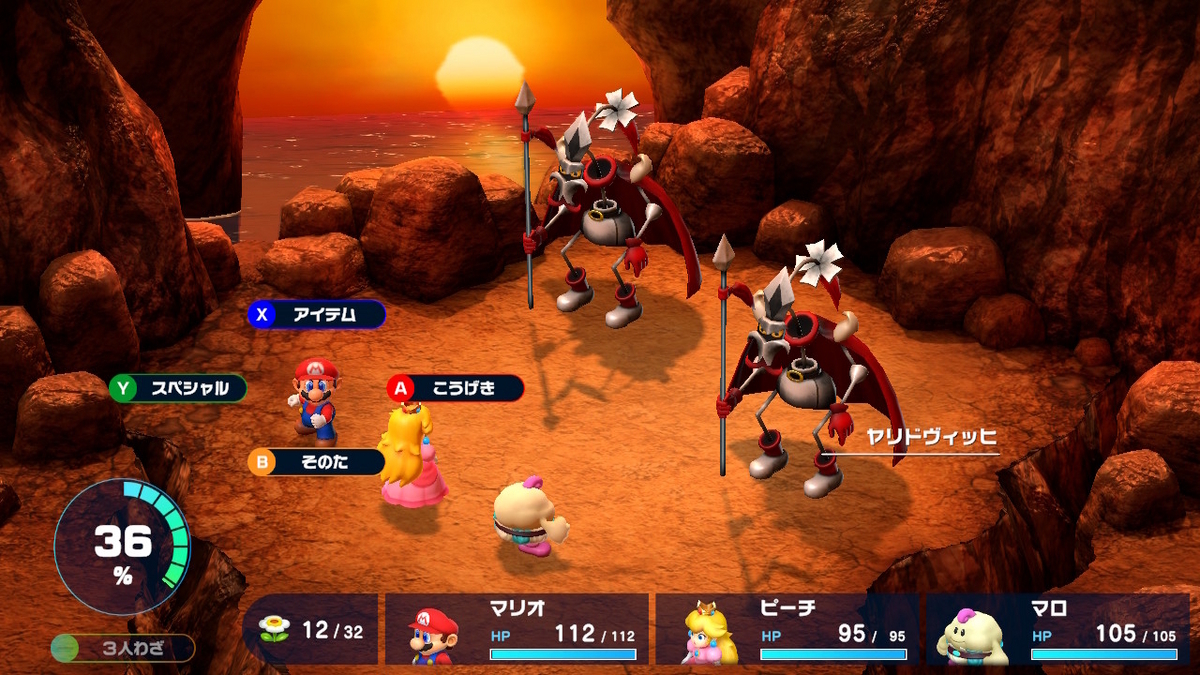1200x675 pixels.
Task: Activate the 3人わざ triple move button
Action: [x=124, y=648]
